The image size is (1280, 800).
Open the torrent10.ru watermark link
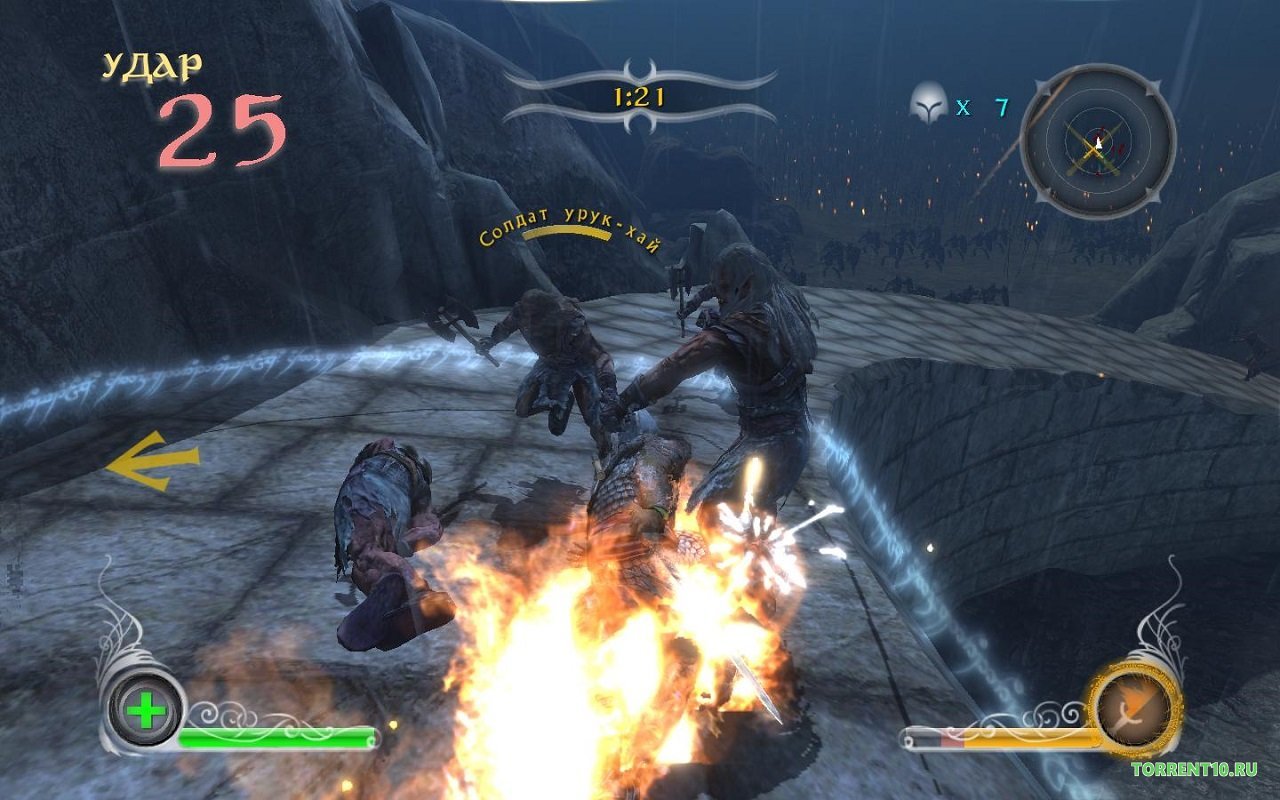[x=1193, y=769]
